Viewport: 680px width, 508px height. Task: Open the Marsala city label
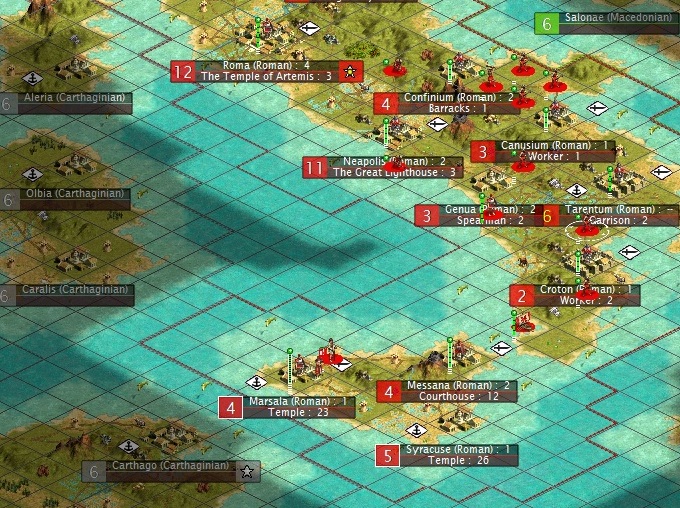298,401
